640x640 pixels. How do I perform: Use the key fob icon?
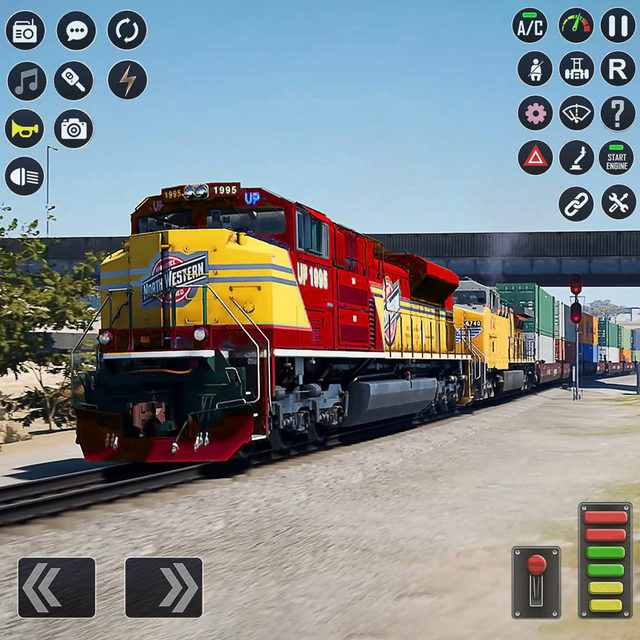[x=74, y=80]
